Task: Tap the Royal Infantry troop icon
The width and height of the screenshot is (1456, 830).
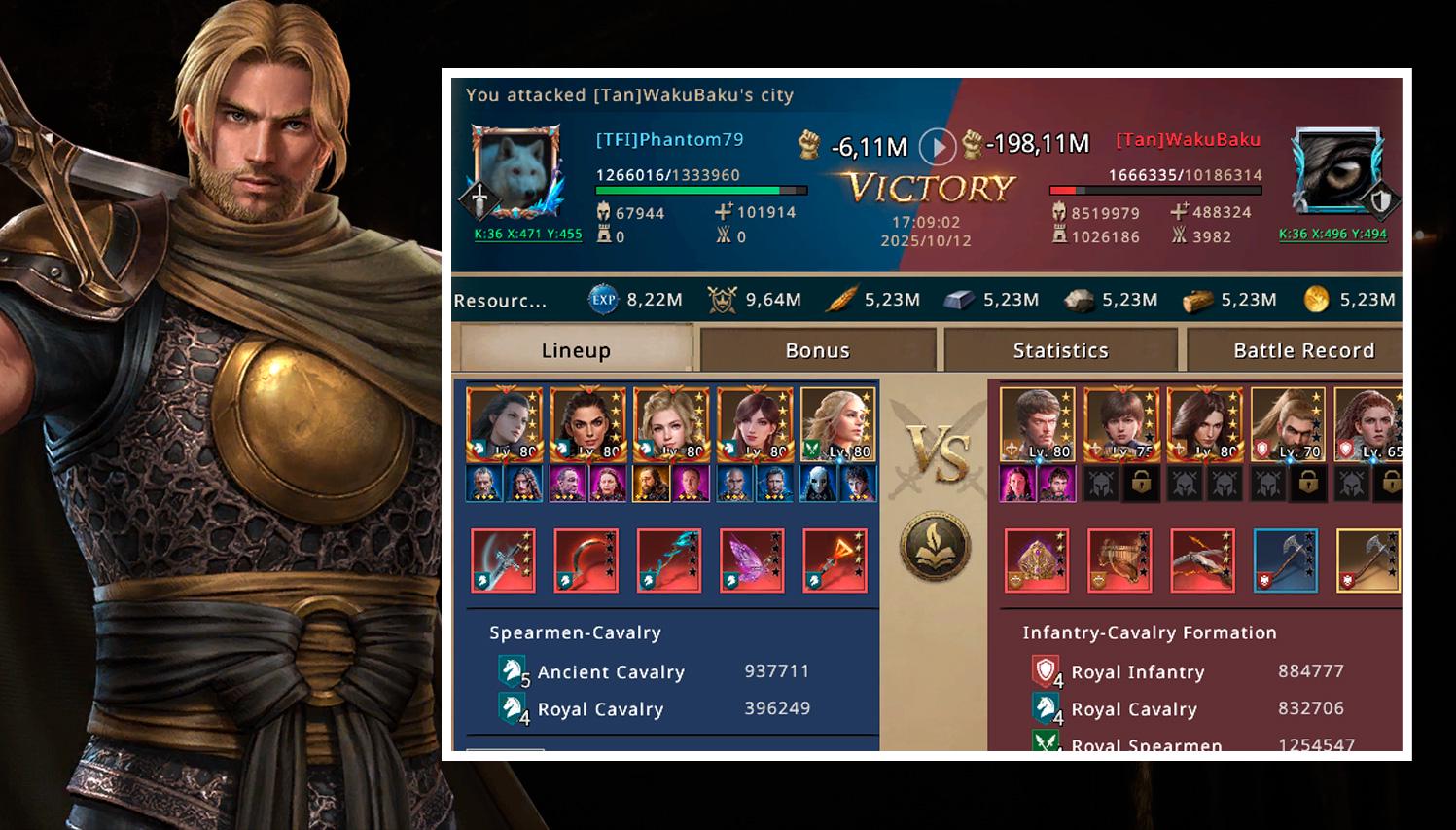Action: (x=1046, y=671)
